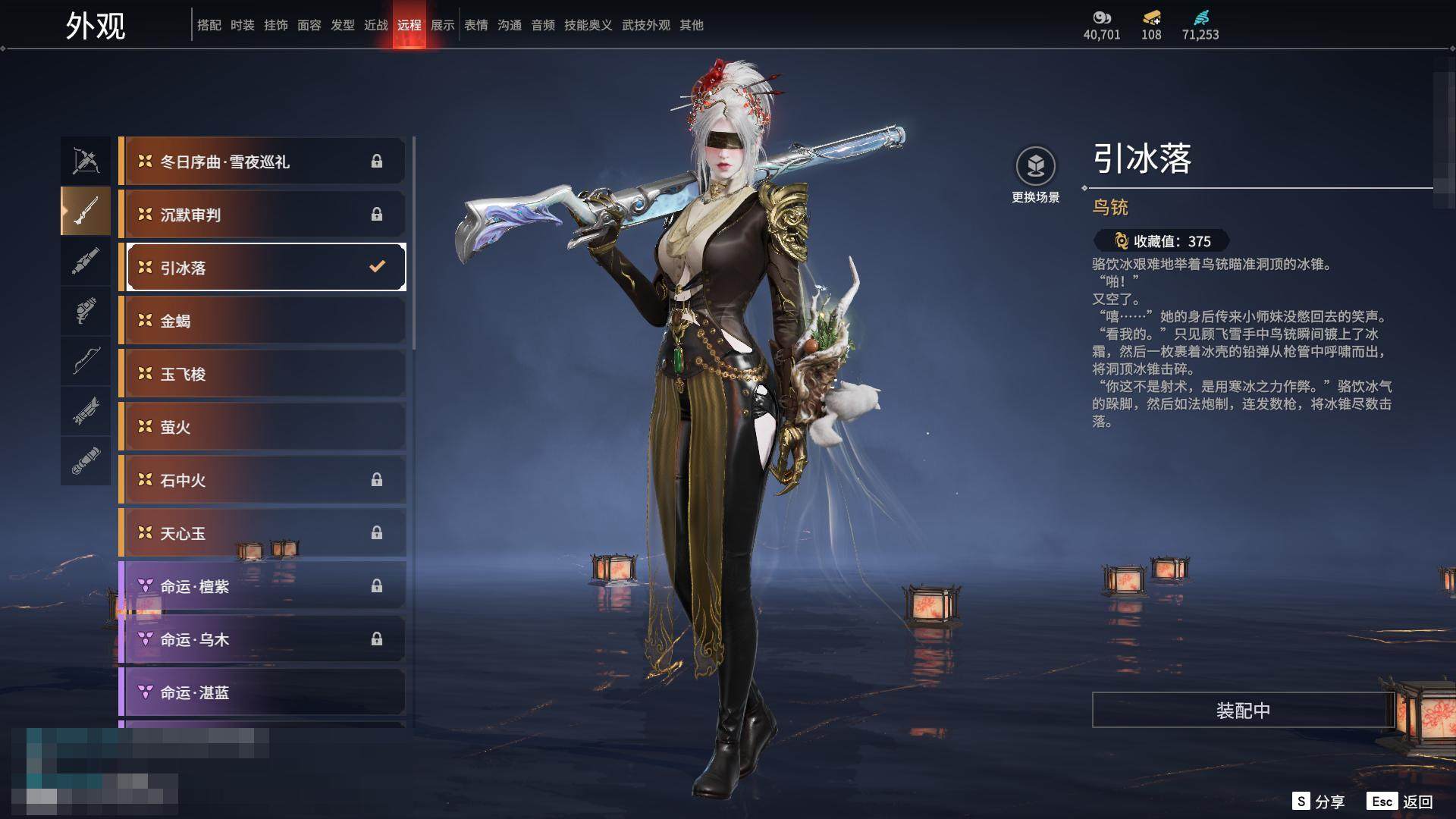Select the 冬日序曲·雪夜巡礼 skin
The height and width of the screenshot is (819, 1456).
coord(262,162)
